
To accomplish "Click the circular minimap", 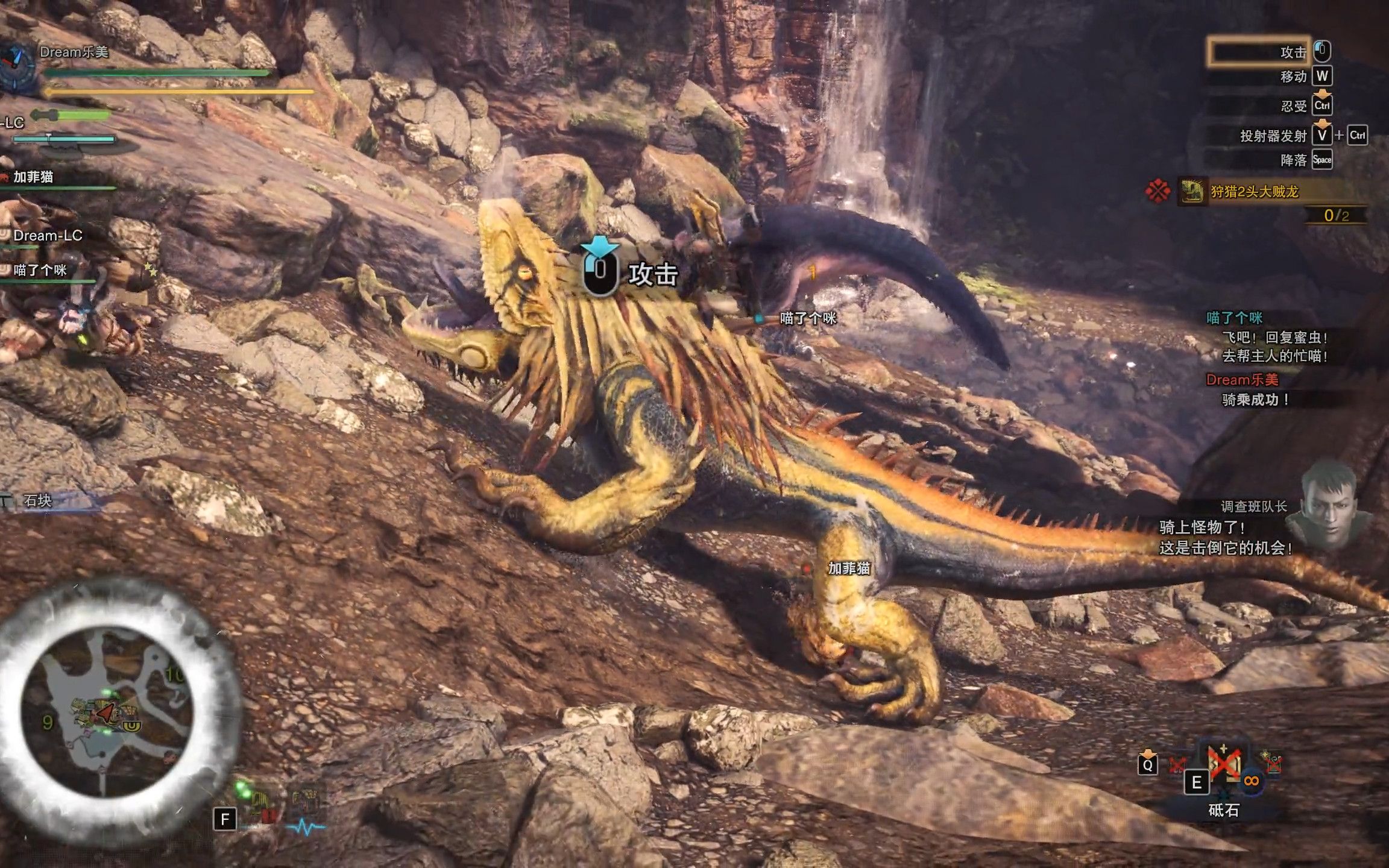I will [107, 711].
